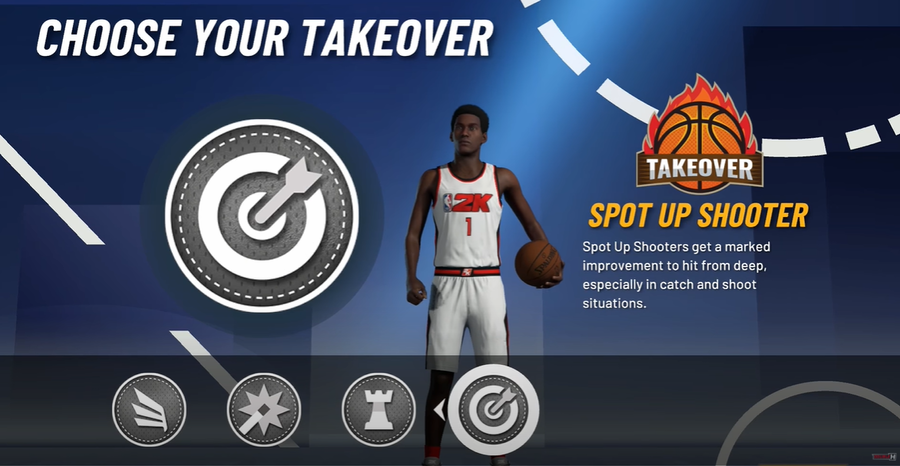Select the highlighted Spot Up Shooter target badge

click(x=493, y=410)
